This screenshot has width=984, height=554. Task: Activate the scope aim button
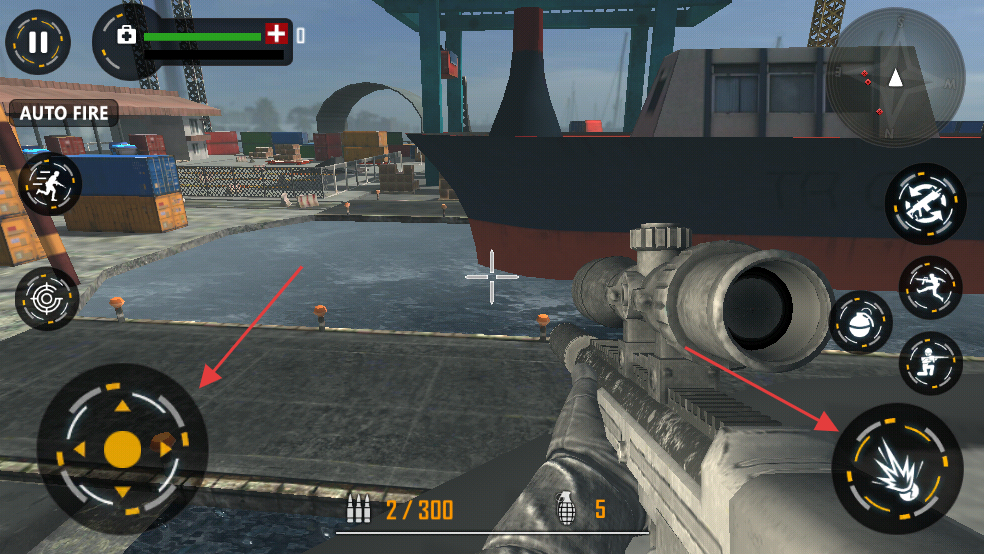coord(47,299)
